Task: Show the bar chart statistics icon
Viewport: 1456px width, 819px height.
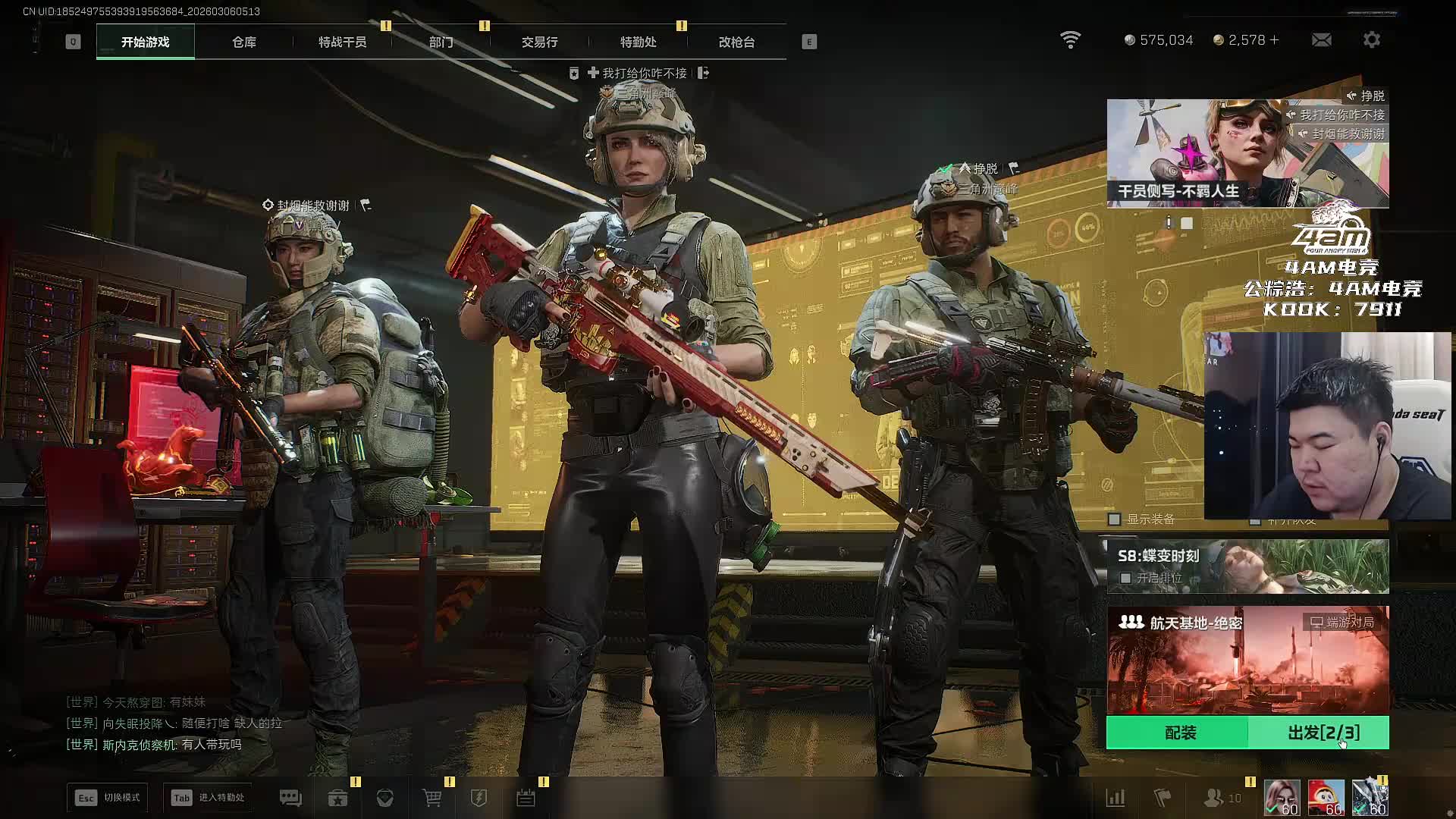Action: click(1116, 798)
